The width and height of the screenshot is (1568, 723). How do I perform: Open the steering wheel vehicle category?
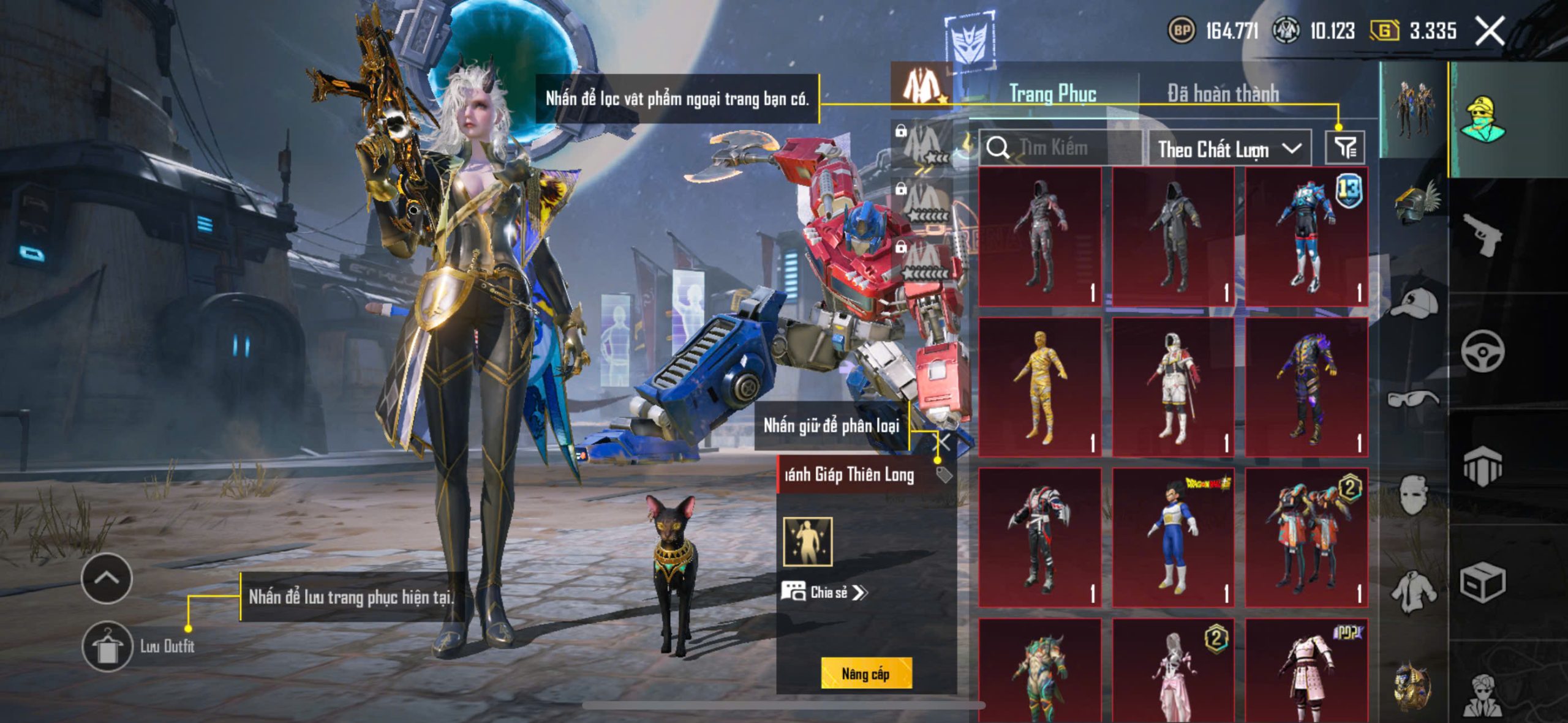tap(1482, 351)
